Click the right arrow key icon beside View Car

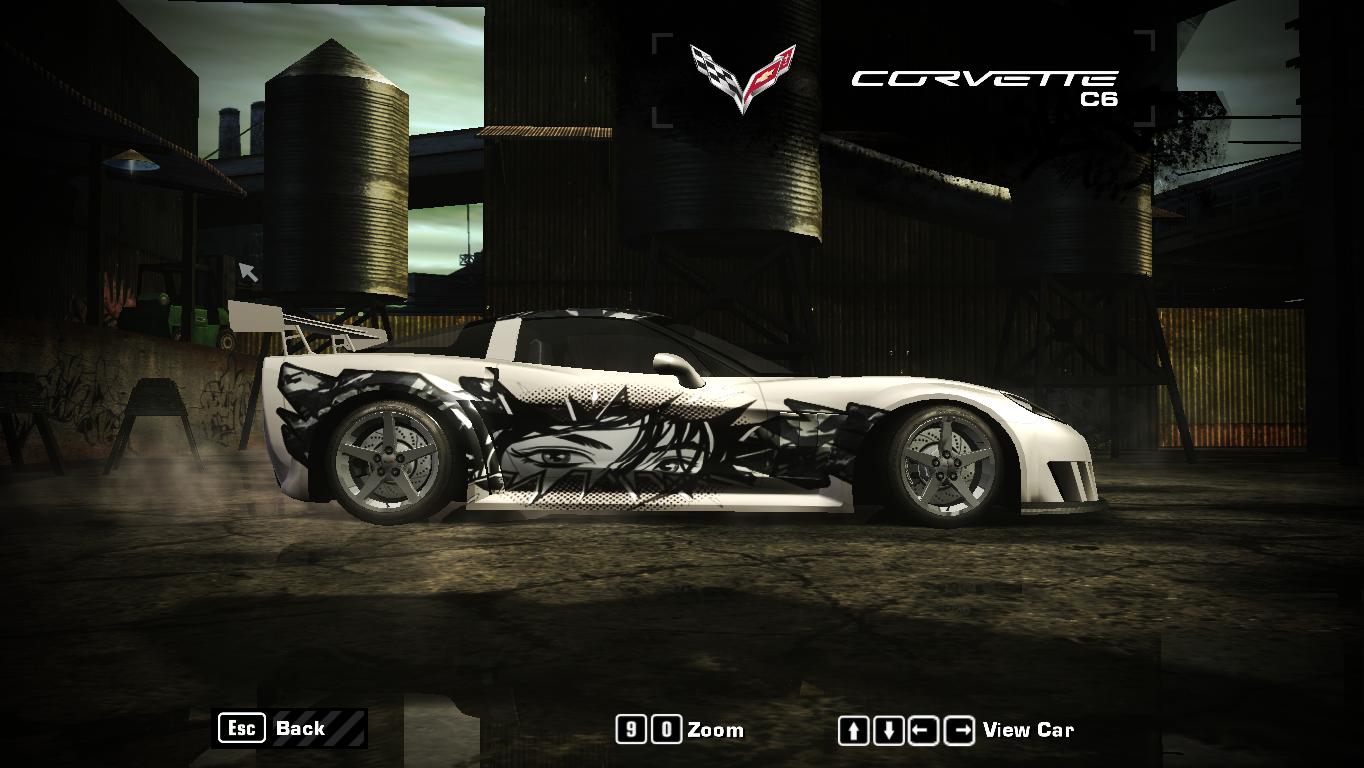[x=956, y=731]
